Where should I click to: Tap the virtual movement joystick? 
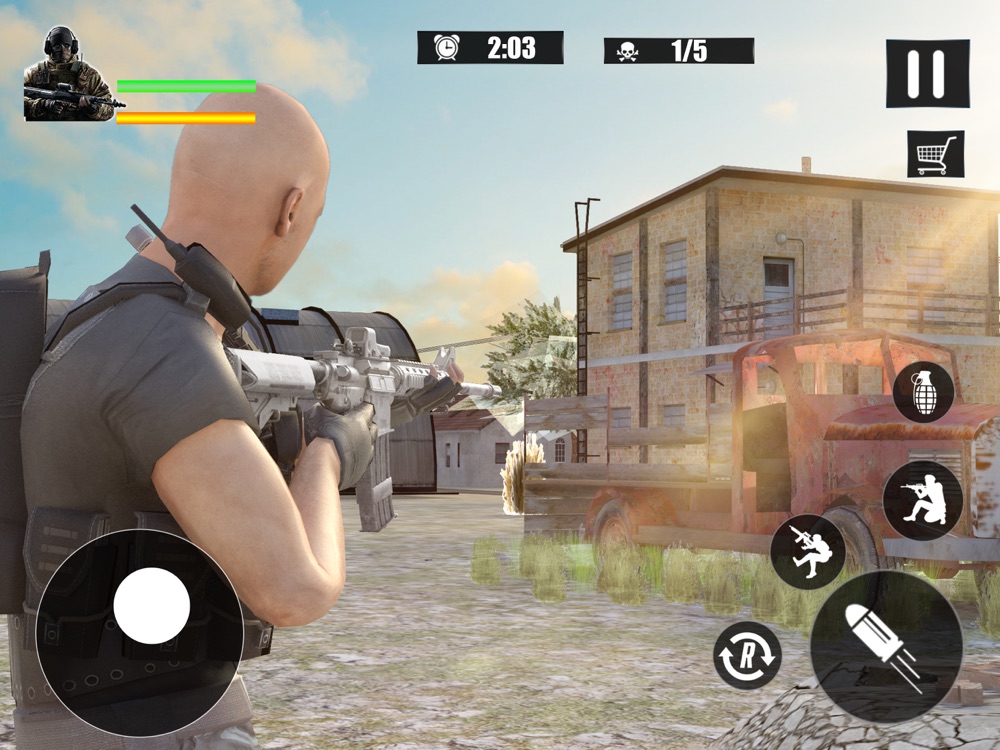tap(151, 606)
